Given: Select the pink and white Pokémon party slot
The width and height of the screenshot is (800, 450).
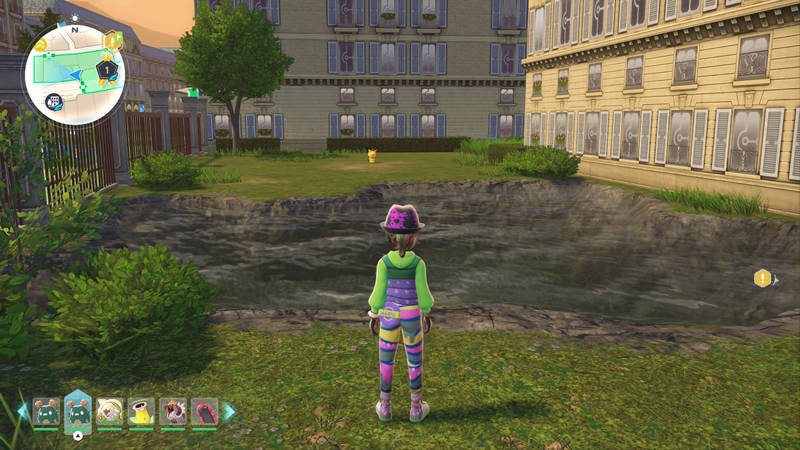Looking at the screenshot, I should [109, 412].
